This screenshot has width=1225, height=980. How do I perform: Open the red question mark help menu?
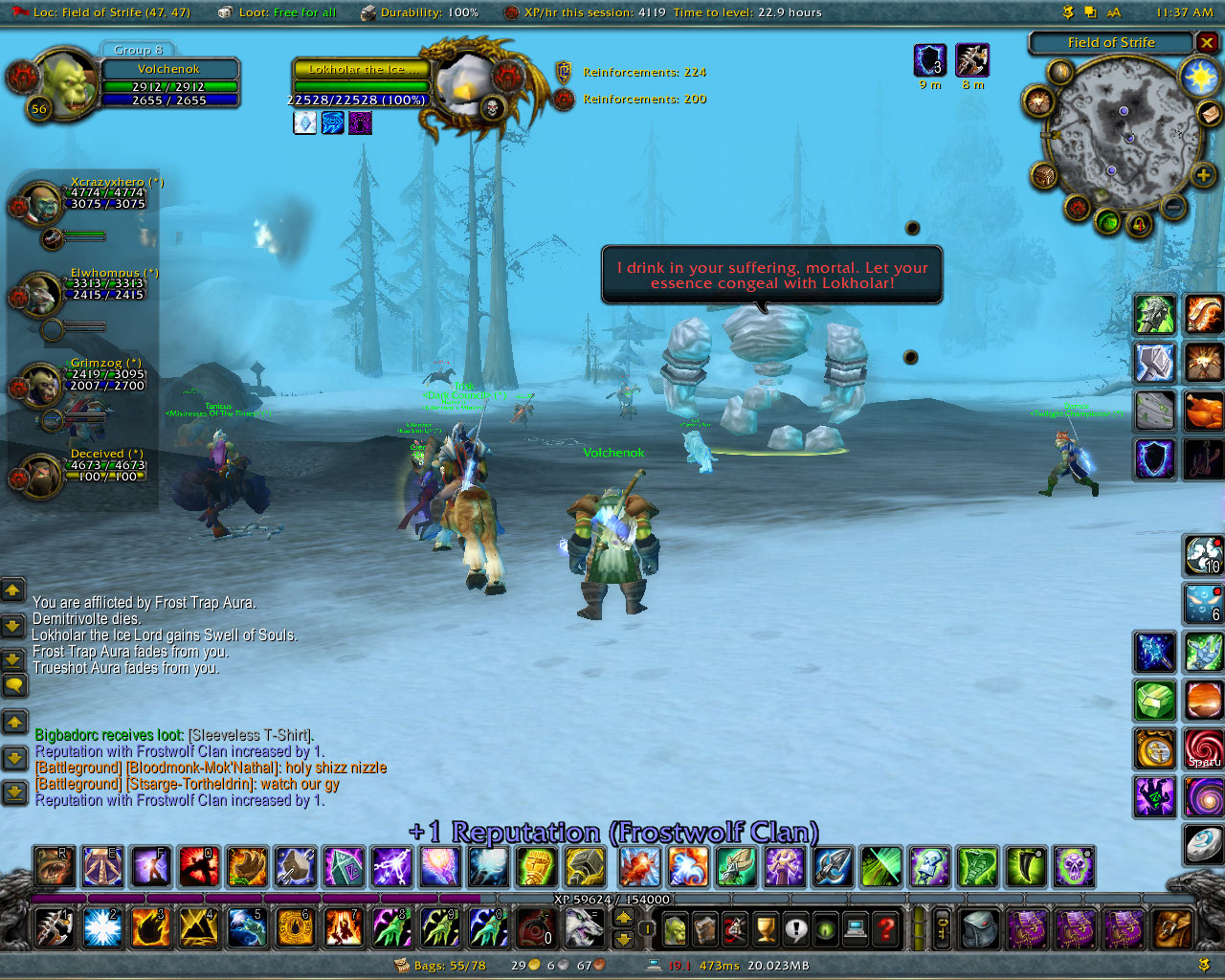(887, 928)
